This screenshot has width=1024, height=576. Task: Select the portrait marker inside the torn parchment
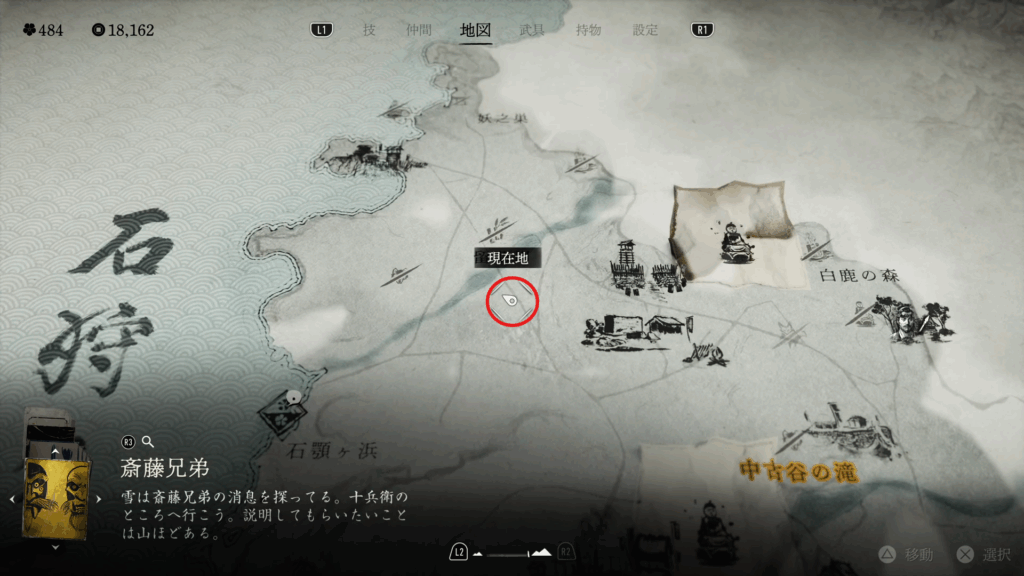click(x=737, y=240)
